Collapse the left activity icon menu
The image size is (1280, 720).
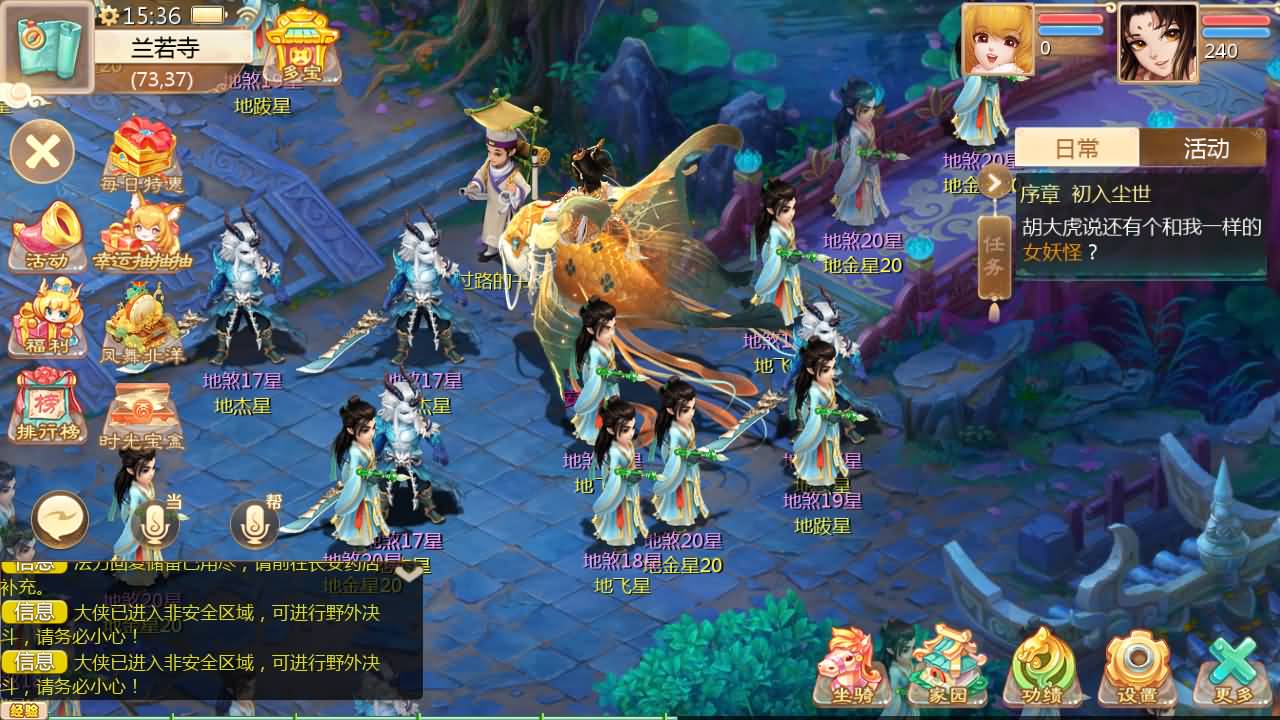[x=42, y=152]
